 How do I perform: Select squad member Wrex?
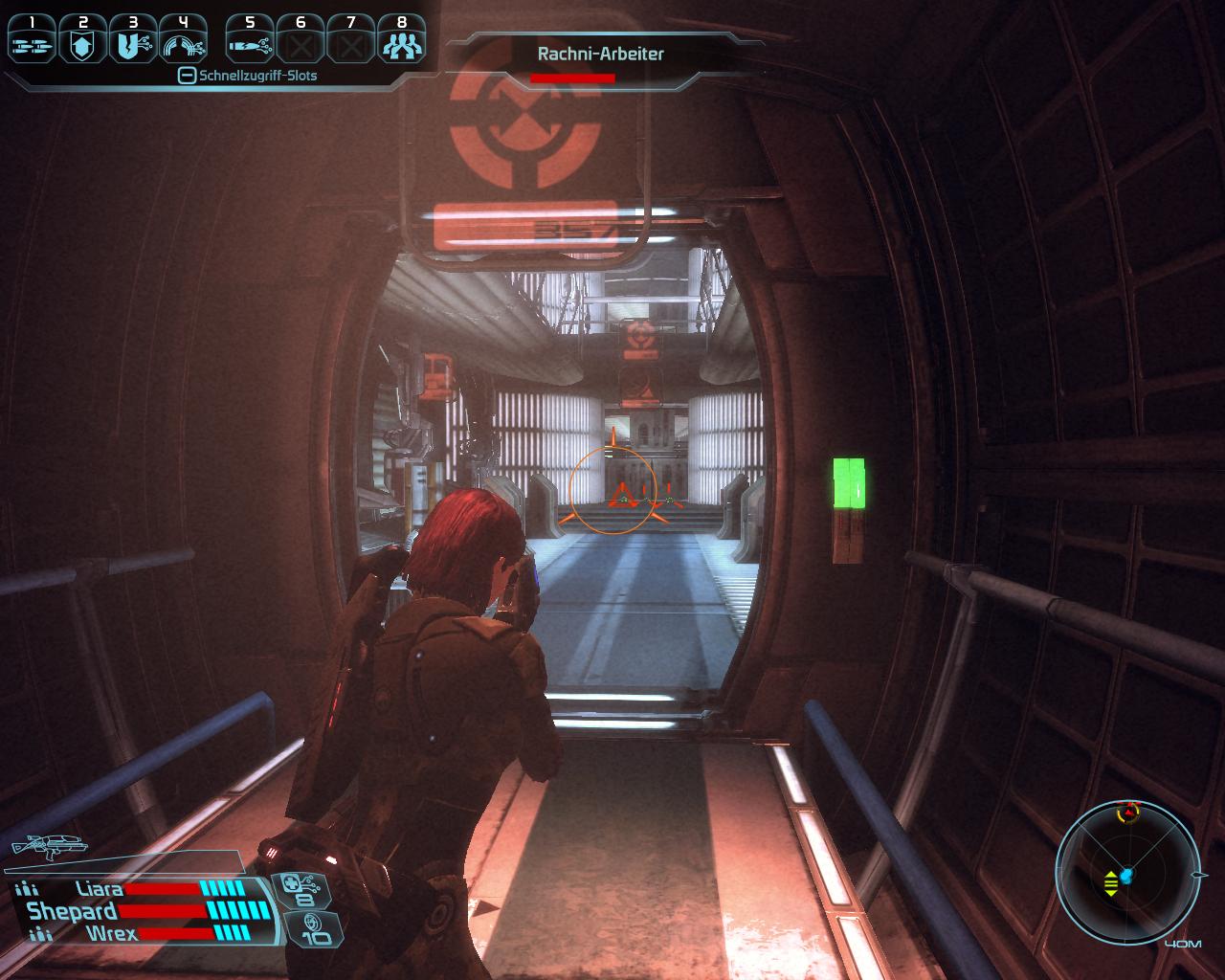click(112, 933)
